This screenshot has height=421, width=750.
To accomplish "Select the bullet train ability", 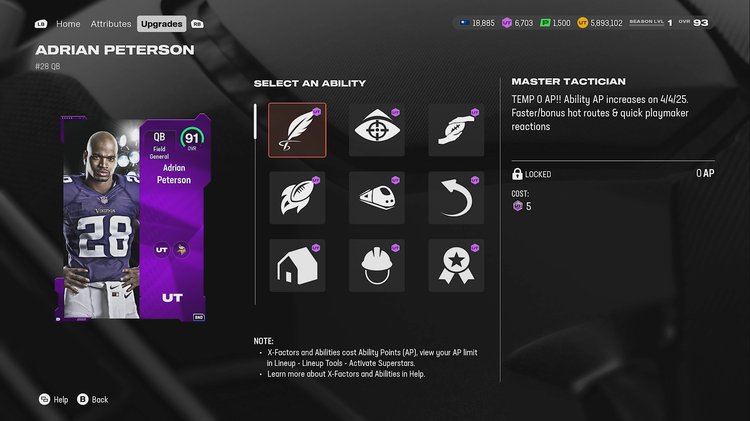I will [377, 198].
